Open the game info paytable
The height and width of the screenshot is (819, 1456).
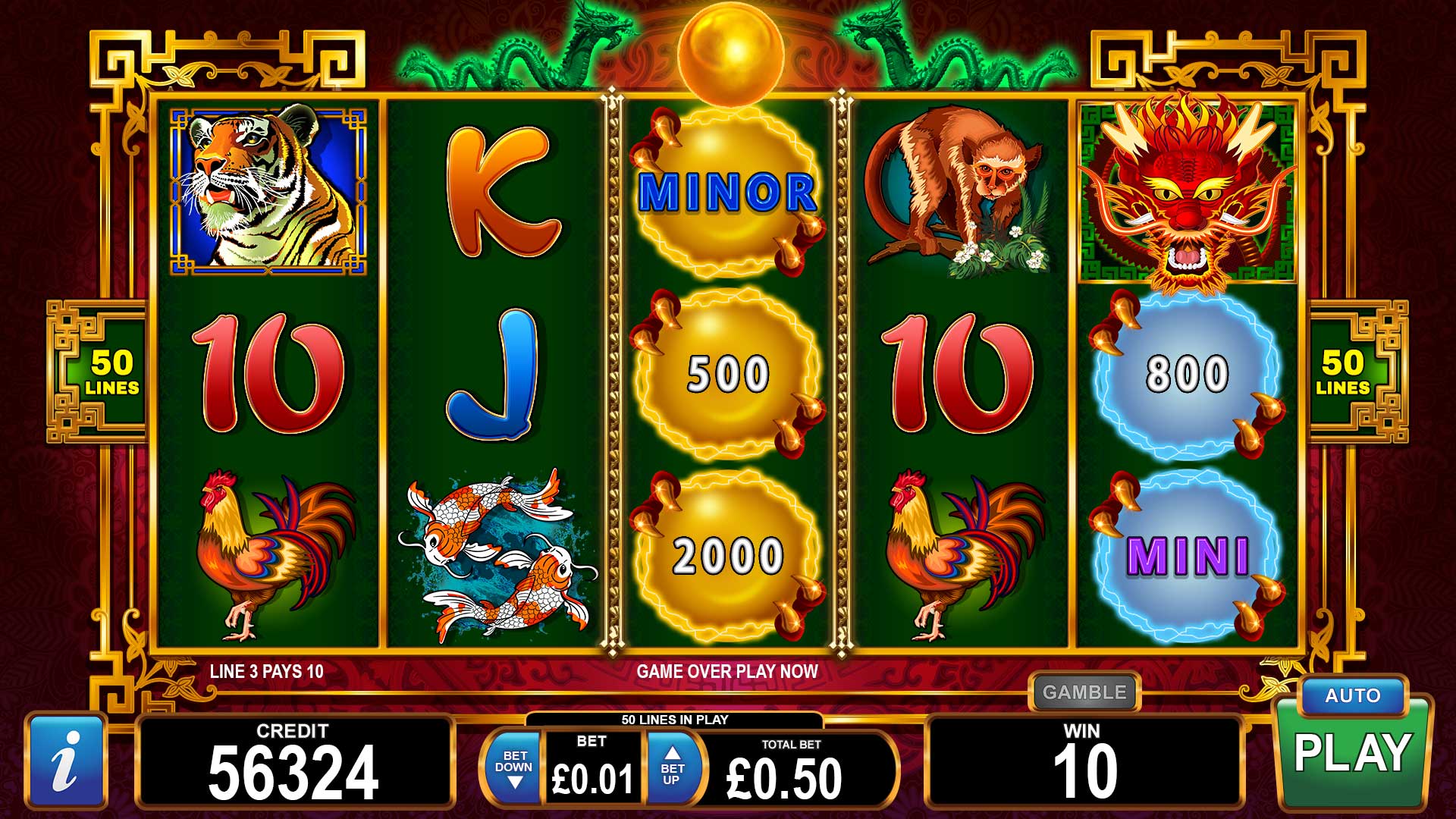coord(66,761)
